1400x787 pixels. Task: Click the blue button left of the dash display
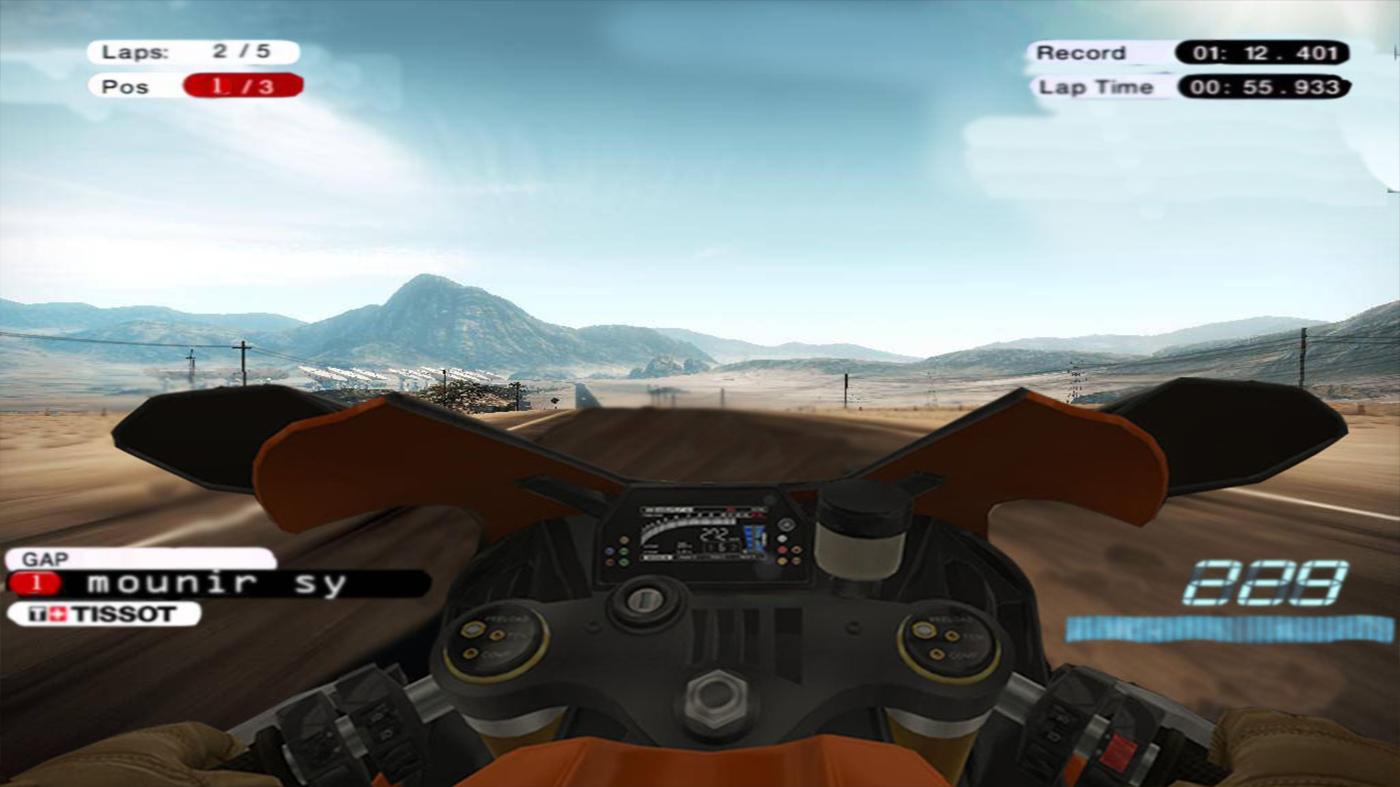611,549
